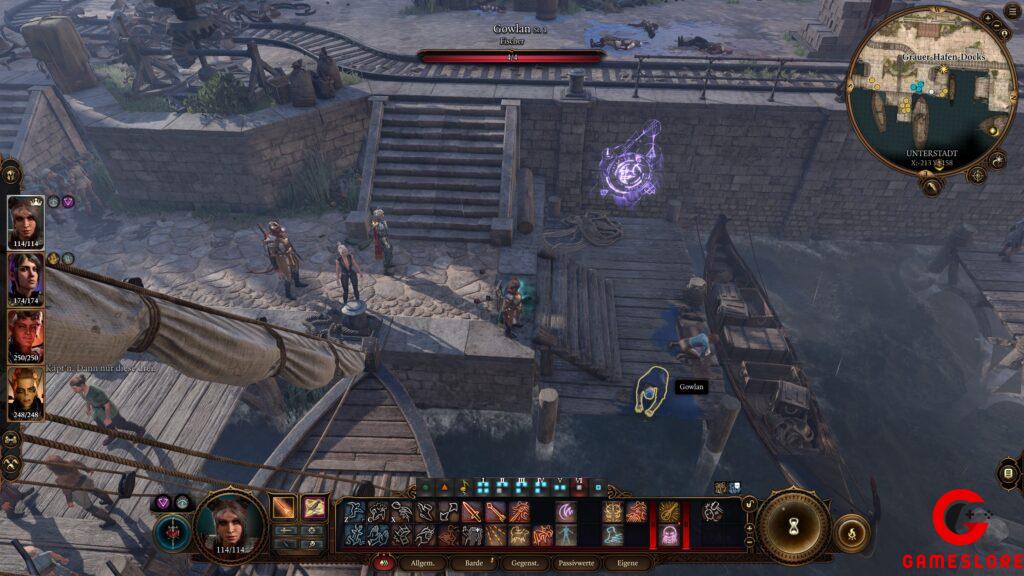Image resolution: width=1024 pixels, height=576 pixels.
Task: Select the companion portrait with 248/248 HP
Action: click(26, 392)
